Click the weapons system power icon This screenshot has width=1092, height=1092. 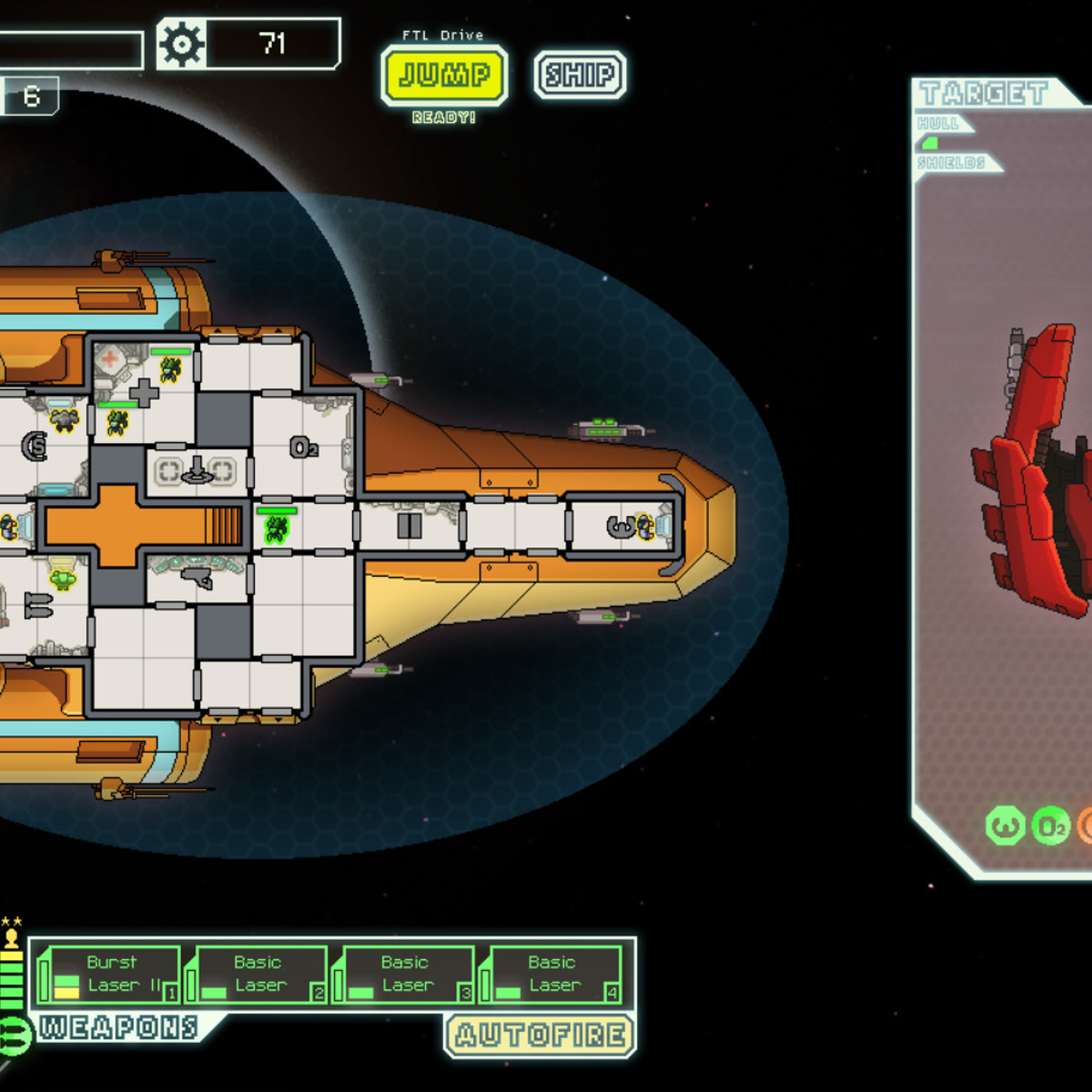coord(13,1035)
